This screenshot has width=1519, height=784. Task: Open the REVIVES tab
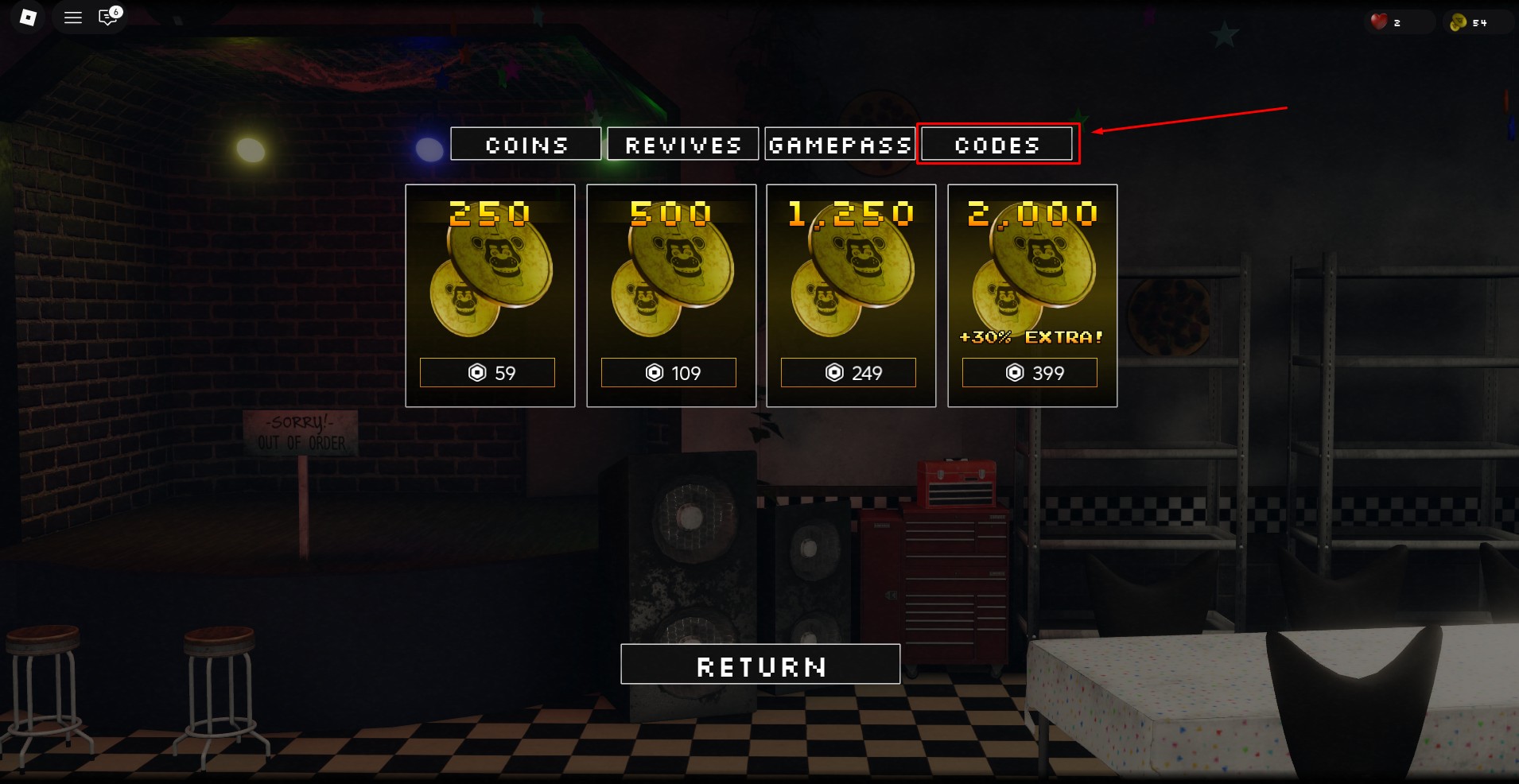682,144
